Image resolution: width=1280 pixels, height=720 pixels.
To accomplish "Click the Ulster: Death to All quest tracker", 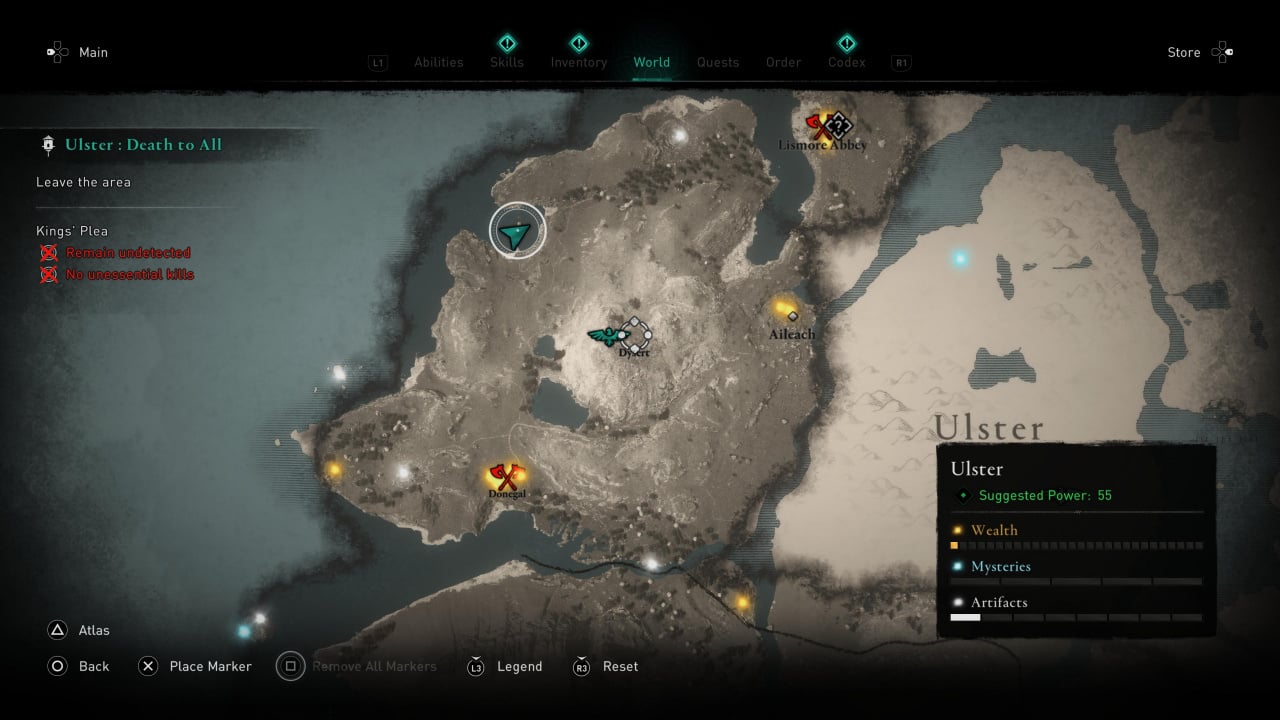I will click(143, 145).
